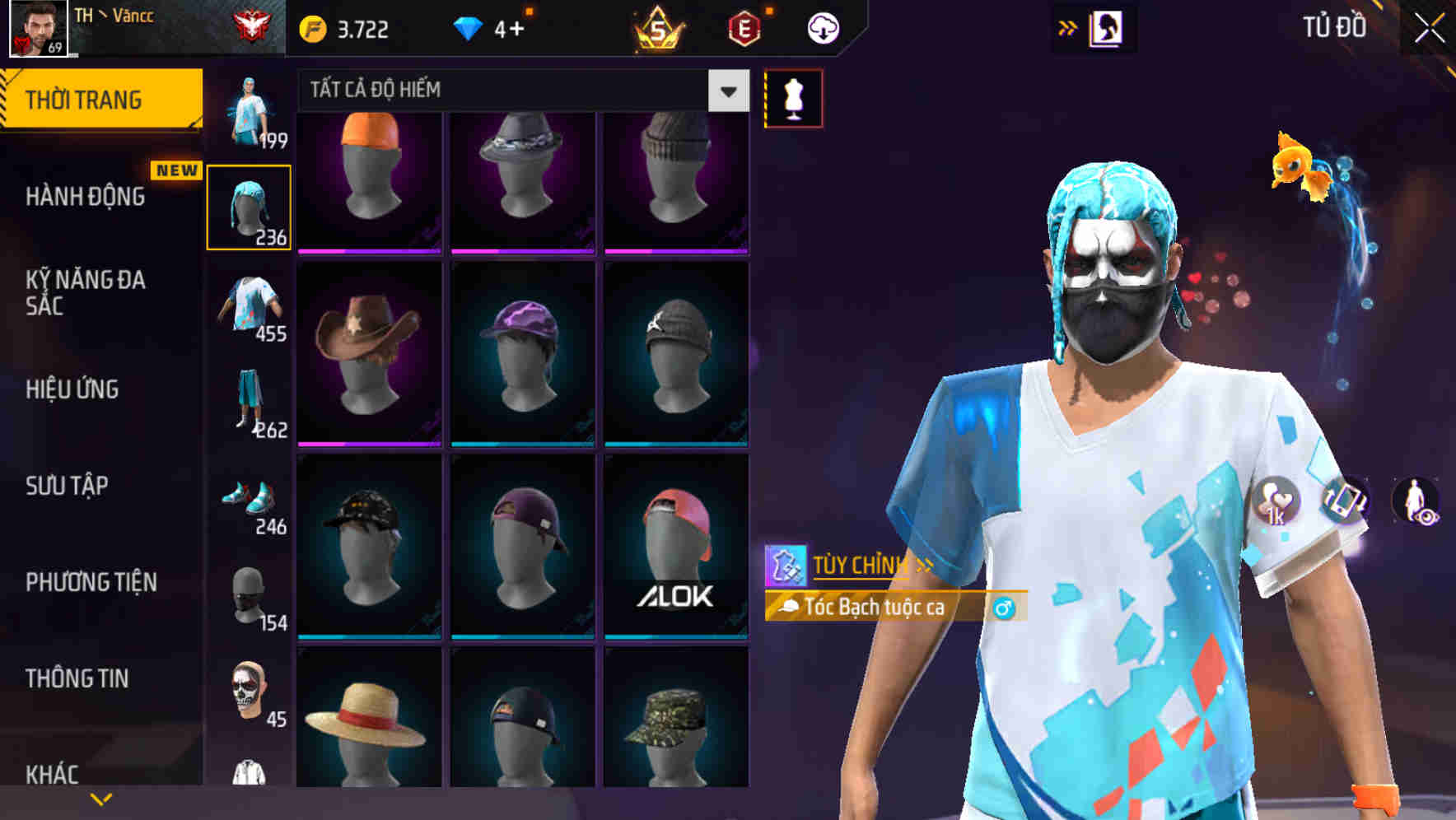Toggle the mannequin preview icon
1456x820 pixels.
[x=792, y=97]
